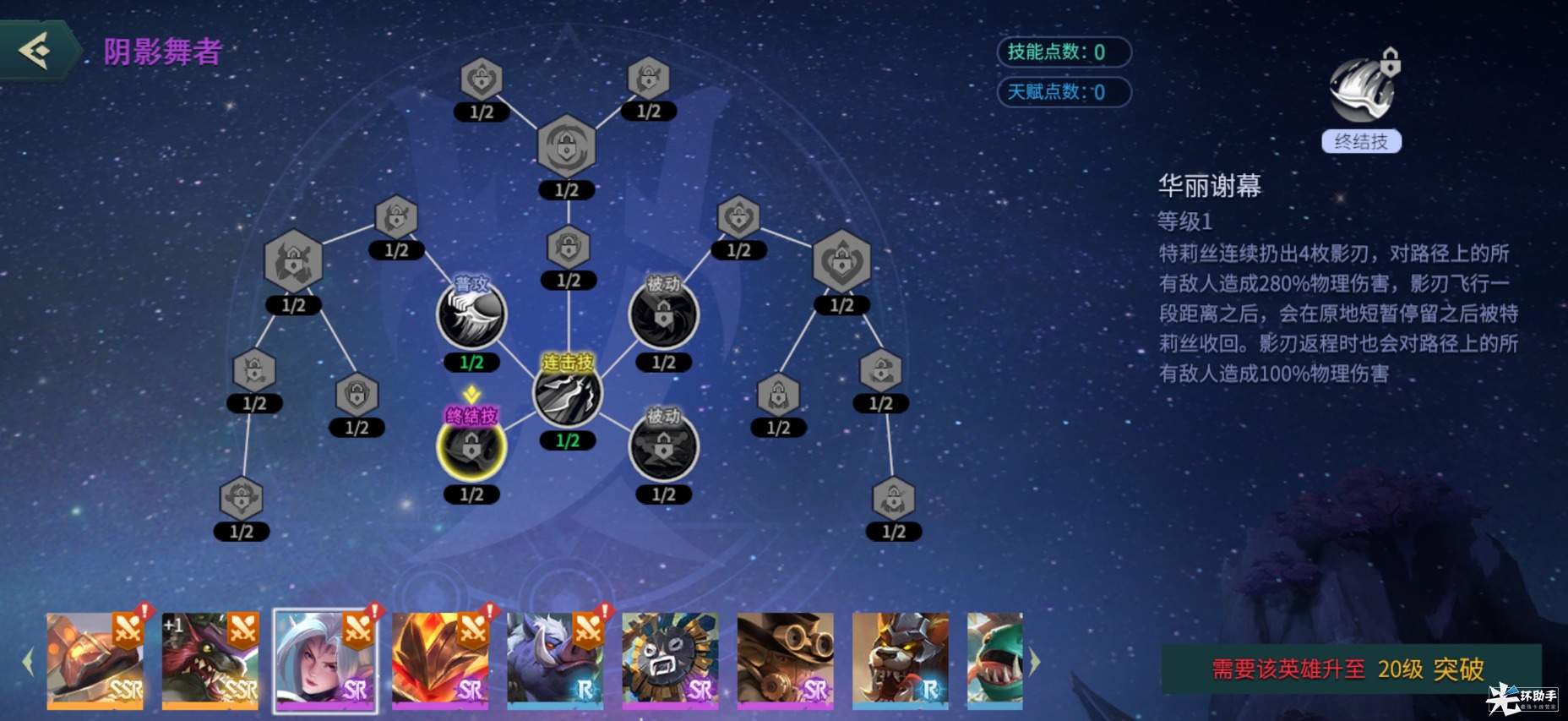Choose the green fish monster hero portrait
The image size is (1568, 721).
pos(995,660)
